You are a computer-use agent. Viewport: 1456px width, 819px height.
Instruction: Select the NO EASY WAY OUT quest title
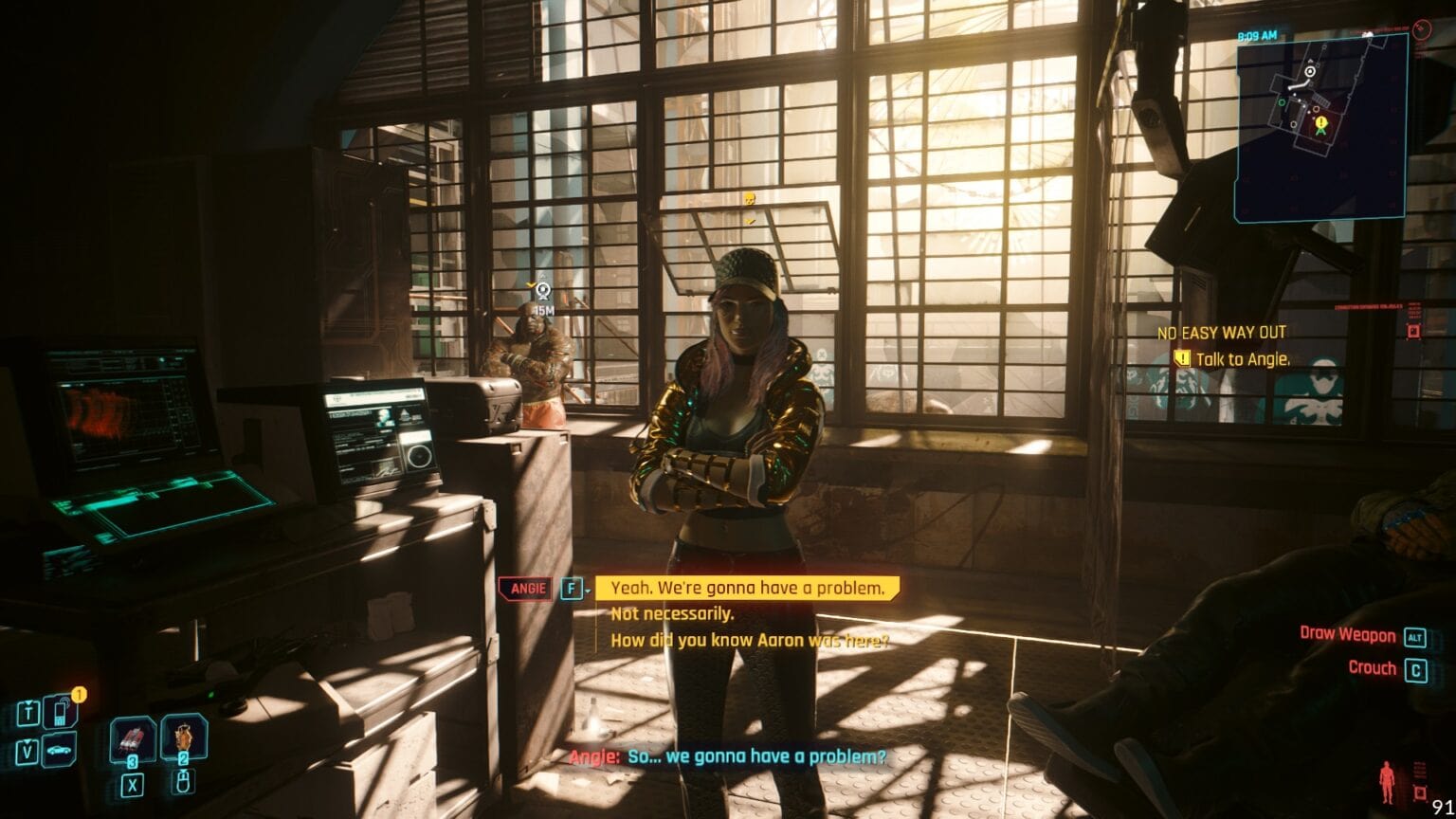click(1223, 333)
